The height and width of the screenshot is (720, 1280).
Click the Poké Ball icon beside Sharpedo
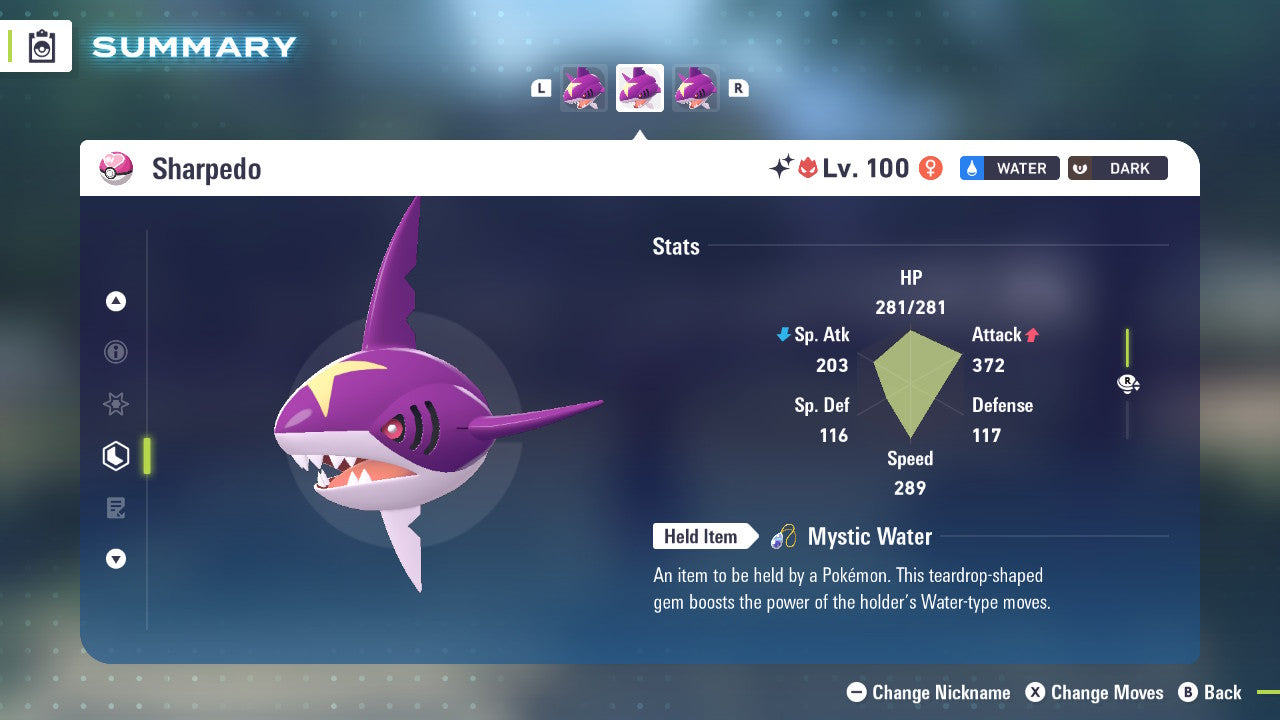point(117,169)
